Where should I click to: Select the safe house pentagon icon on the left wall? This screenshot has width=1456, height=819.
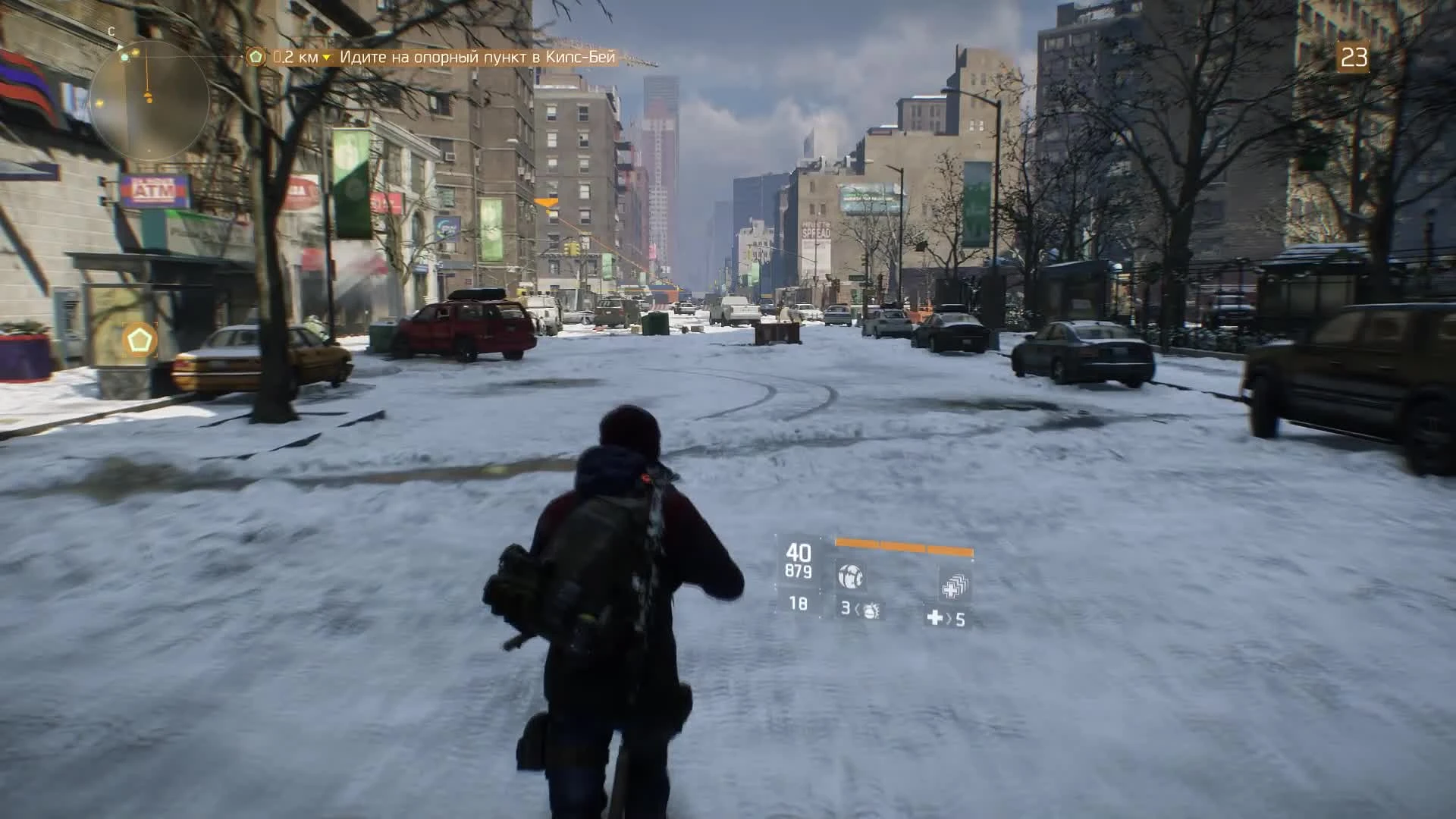(140, 340)
